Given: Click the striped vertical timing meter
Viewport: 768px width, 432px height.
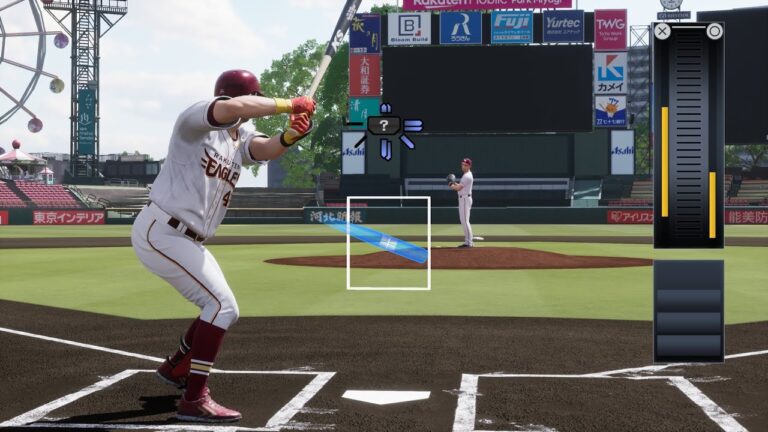Looking at the screenshot, I should click(x=688, y=135).
